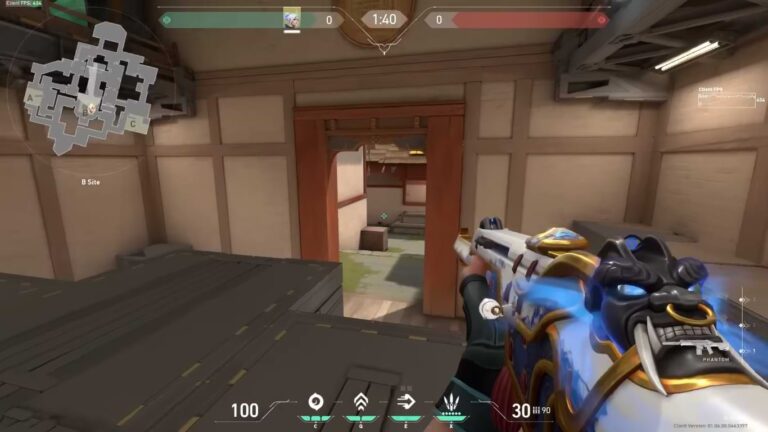Select the Phantom rifle in weapon list
The height and width of the screenshot is (432, 768).
tap(705, 347)
